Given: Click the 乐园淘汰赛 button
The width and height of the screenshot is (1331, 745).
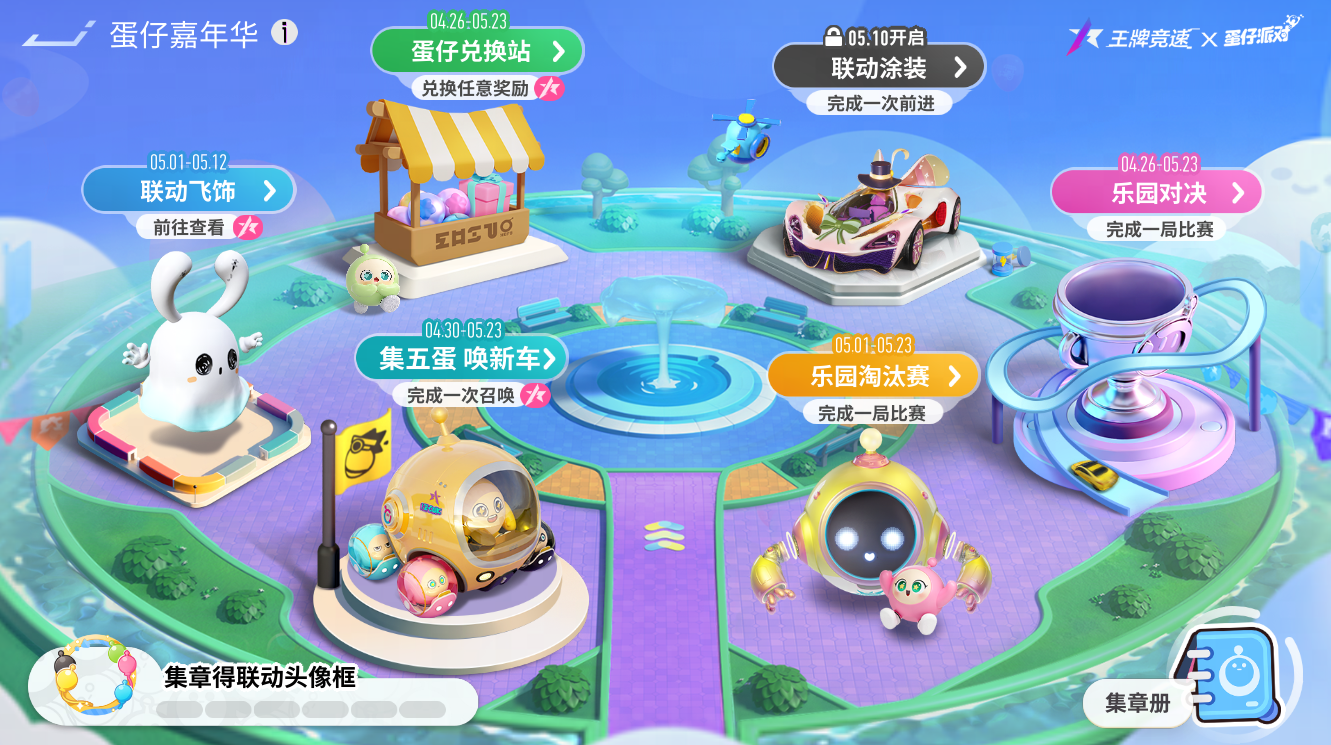Looking at the screenshot, I should (873, 377).
